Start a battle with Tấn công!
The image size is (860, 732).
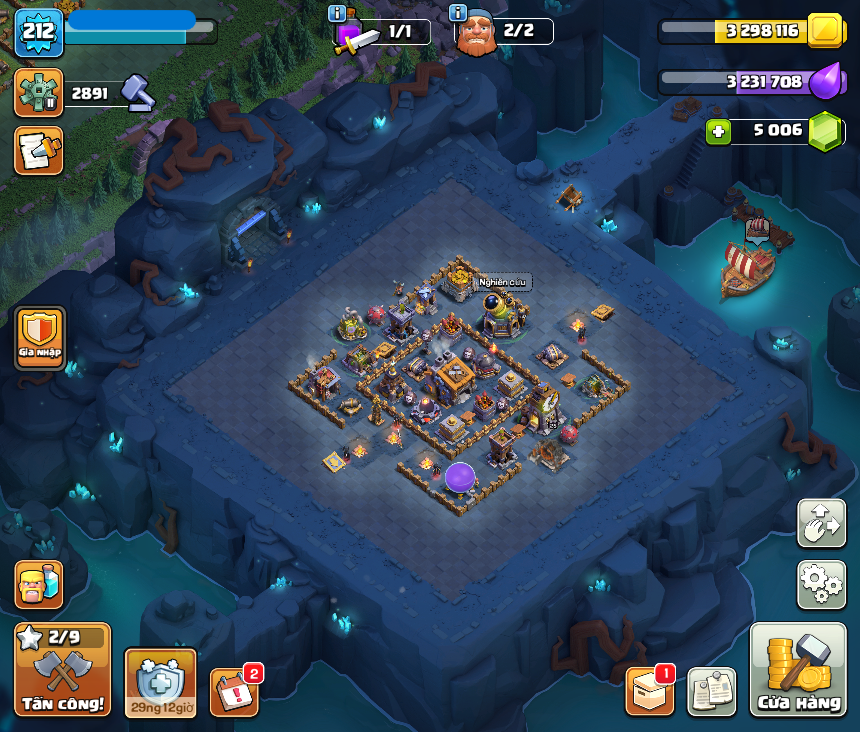pos(62,669)
